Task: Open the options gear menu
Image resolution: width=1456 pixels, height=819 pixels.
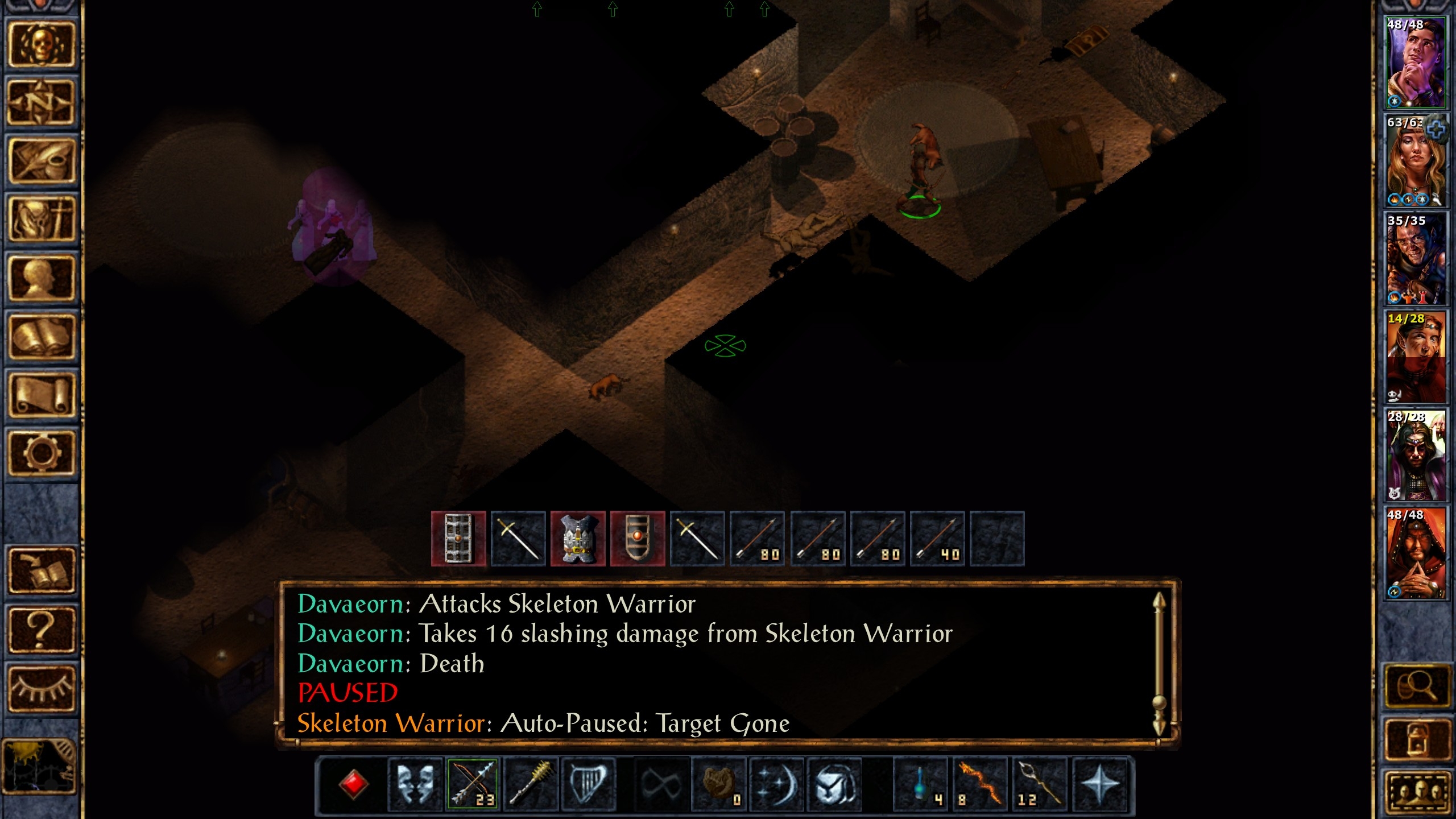Action: click(41, 453)
